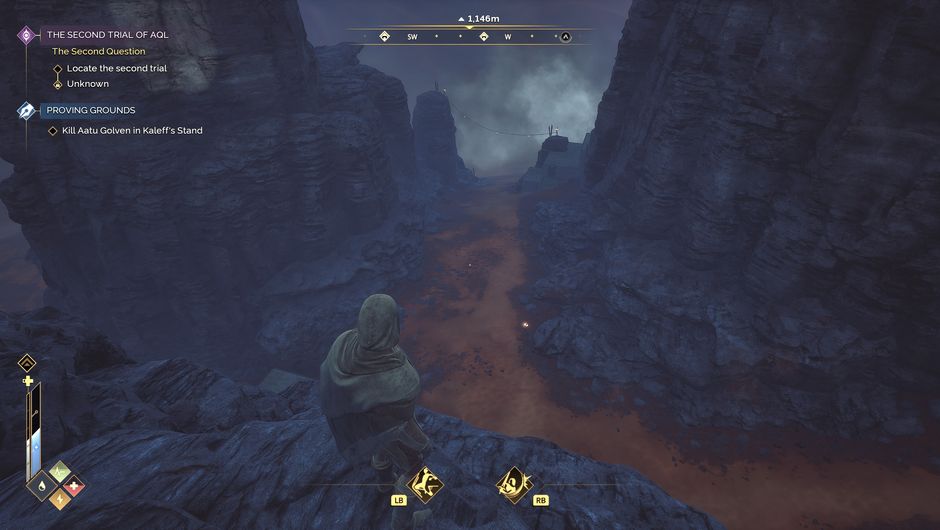Click the compass bar heading strip

coord(468,36)
